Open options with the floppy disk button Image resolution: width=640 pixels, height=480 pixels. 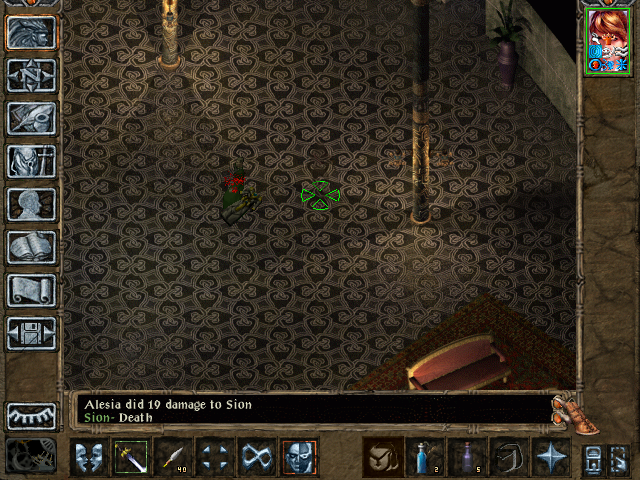31,333
